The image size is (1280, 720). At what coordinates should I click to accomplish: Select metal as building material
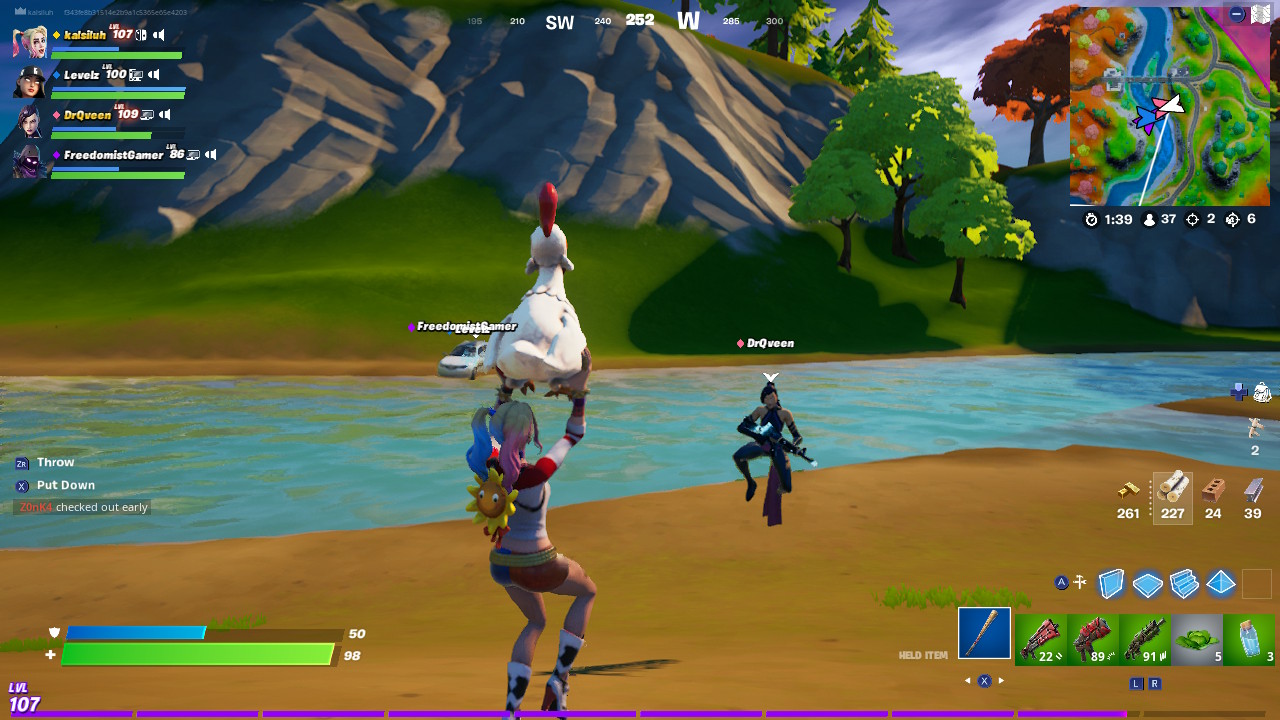click(1253, 490)
